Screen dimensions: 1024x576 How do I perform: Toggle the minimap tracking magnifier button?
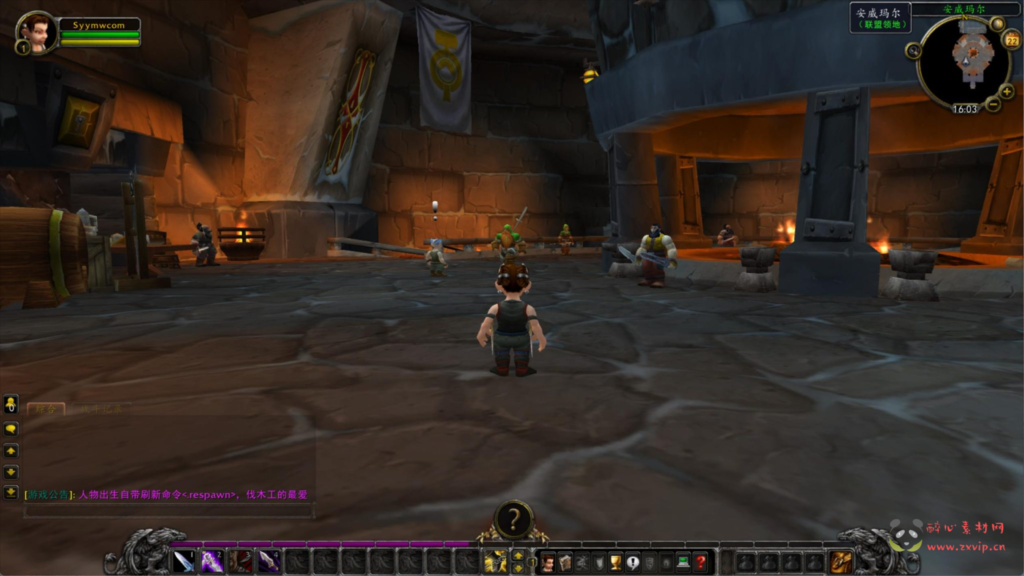[x=913, y=51]
